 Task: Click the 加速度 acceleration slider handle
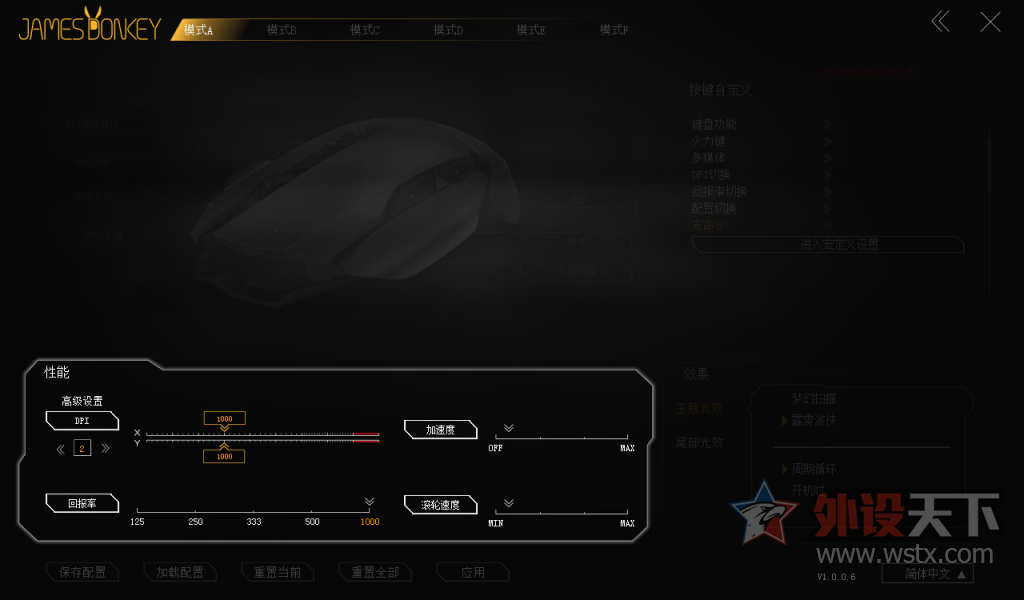pyautogui.click(x=508, y=428)
